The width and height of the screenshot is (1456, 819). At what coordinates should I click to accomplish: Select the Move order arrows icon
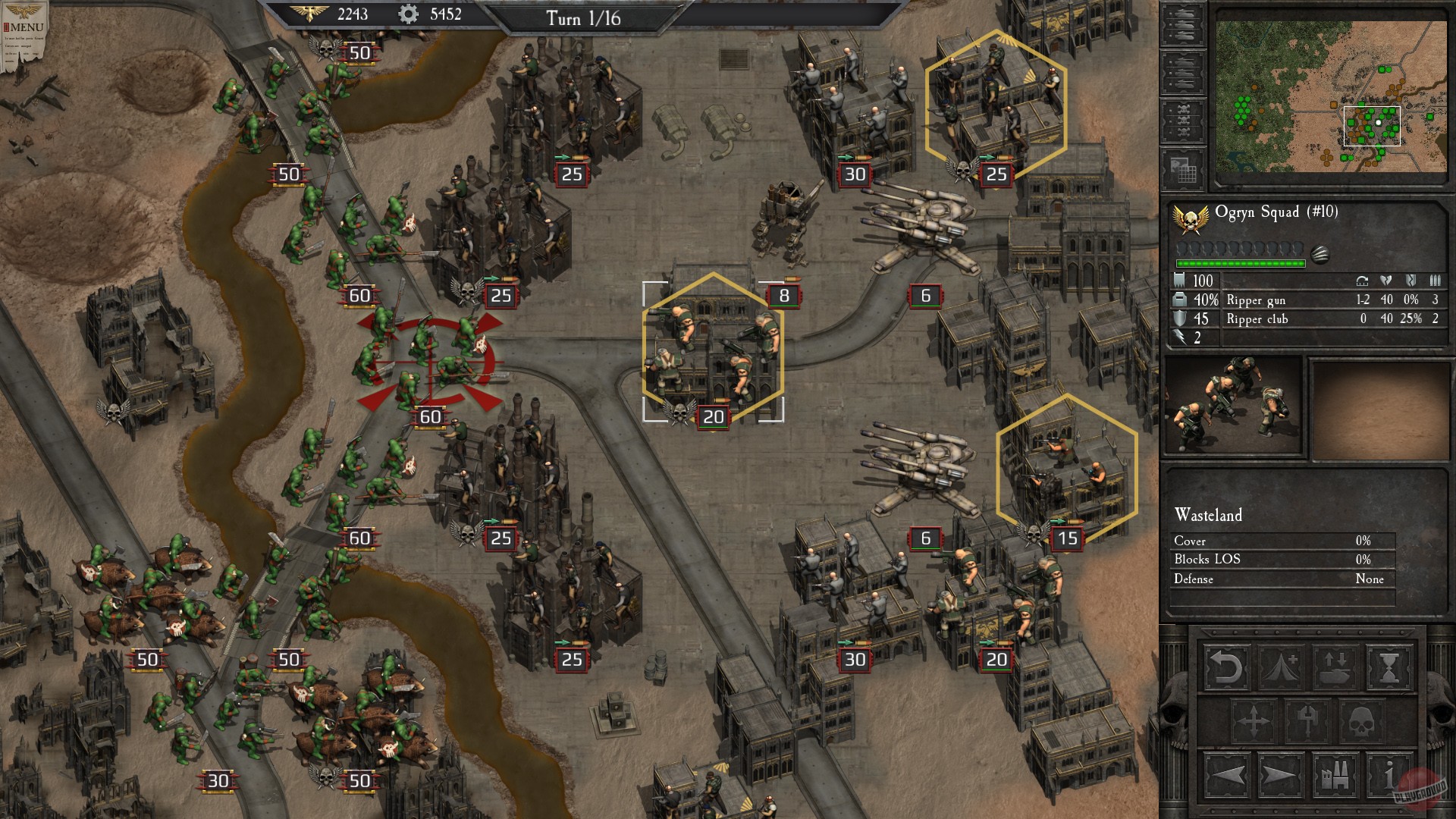point(1253,721)
